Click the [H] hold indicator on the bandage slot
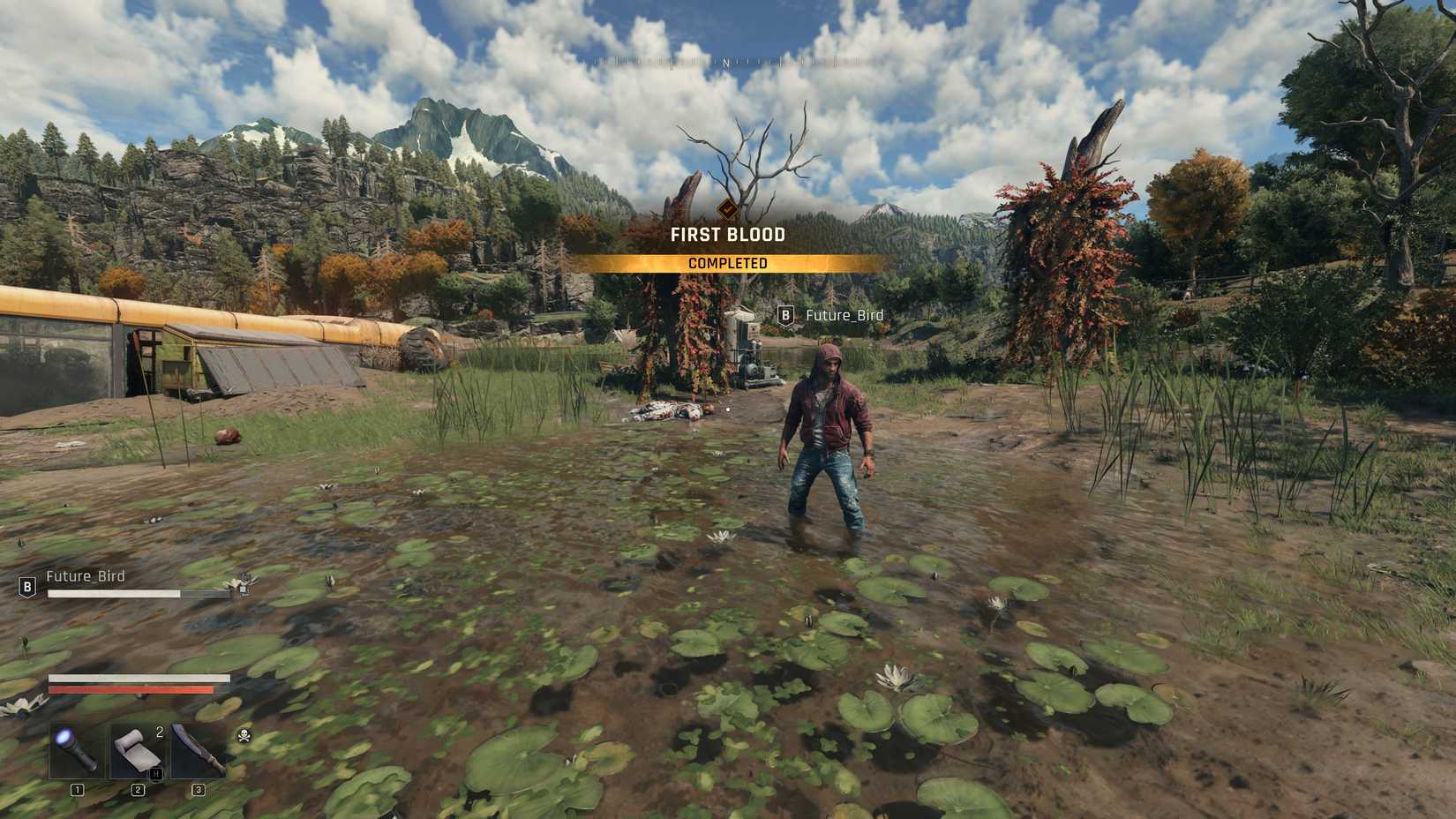This screenshot has height=819, width=1456. (x=154, y=772)
